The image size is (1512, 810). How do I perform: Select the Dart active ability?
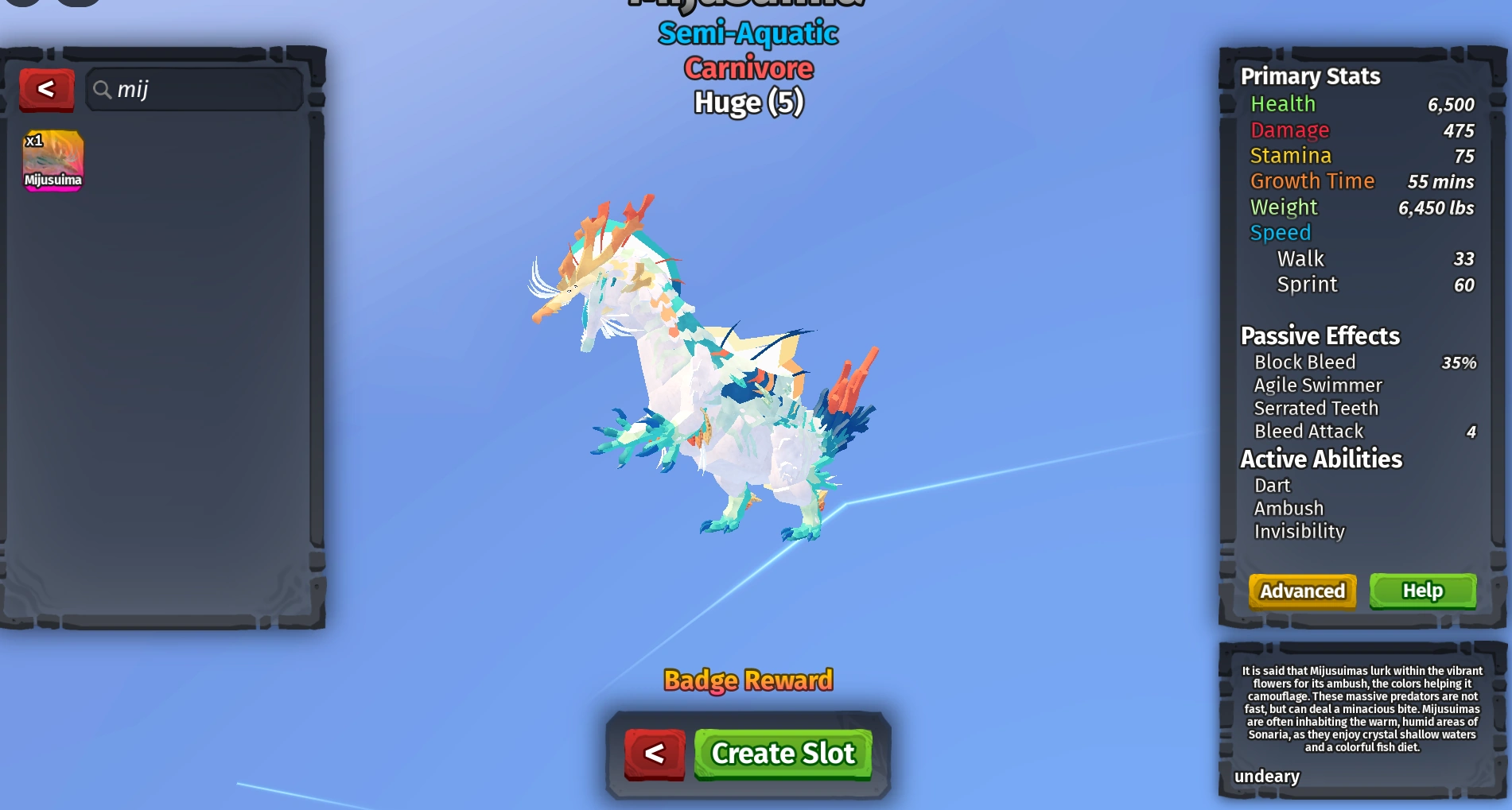[1273, 485]
